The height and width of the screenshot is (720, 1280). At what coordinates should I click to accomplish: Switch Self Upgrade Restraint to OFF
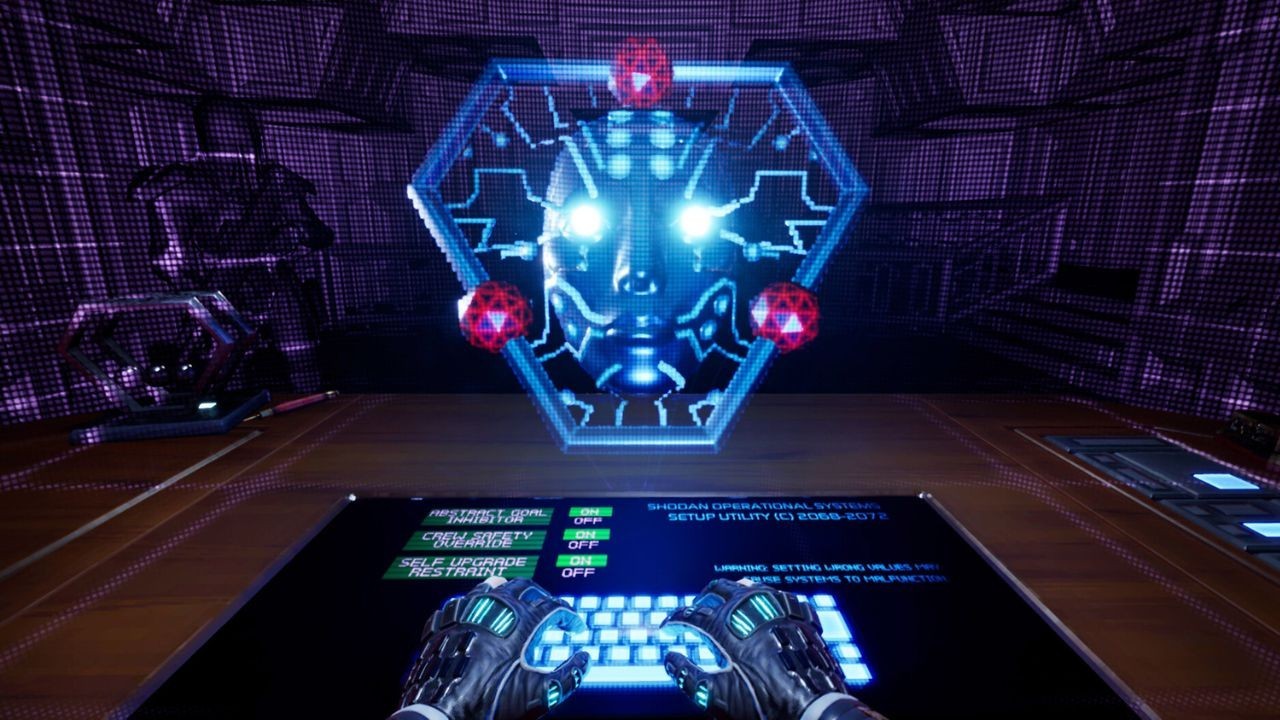pyautogui.click(x=578, y=572)
